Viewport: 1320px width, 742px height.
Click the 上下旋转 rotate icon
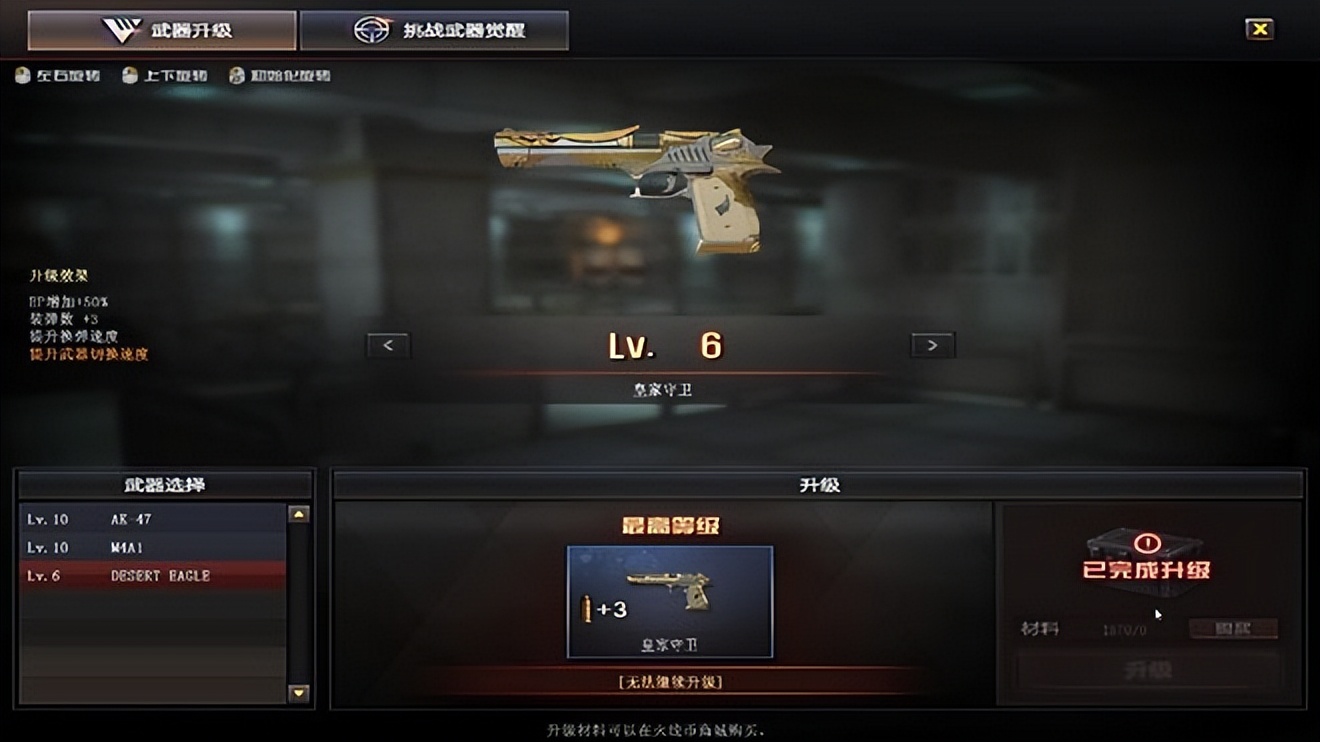(x=129, y=75)
